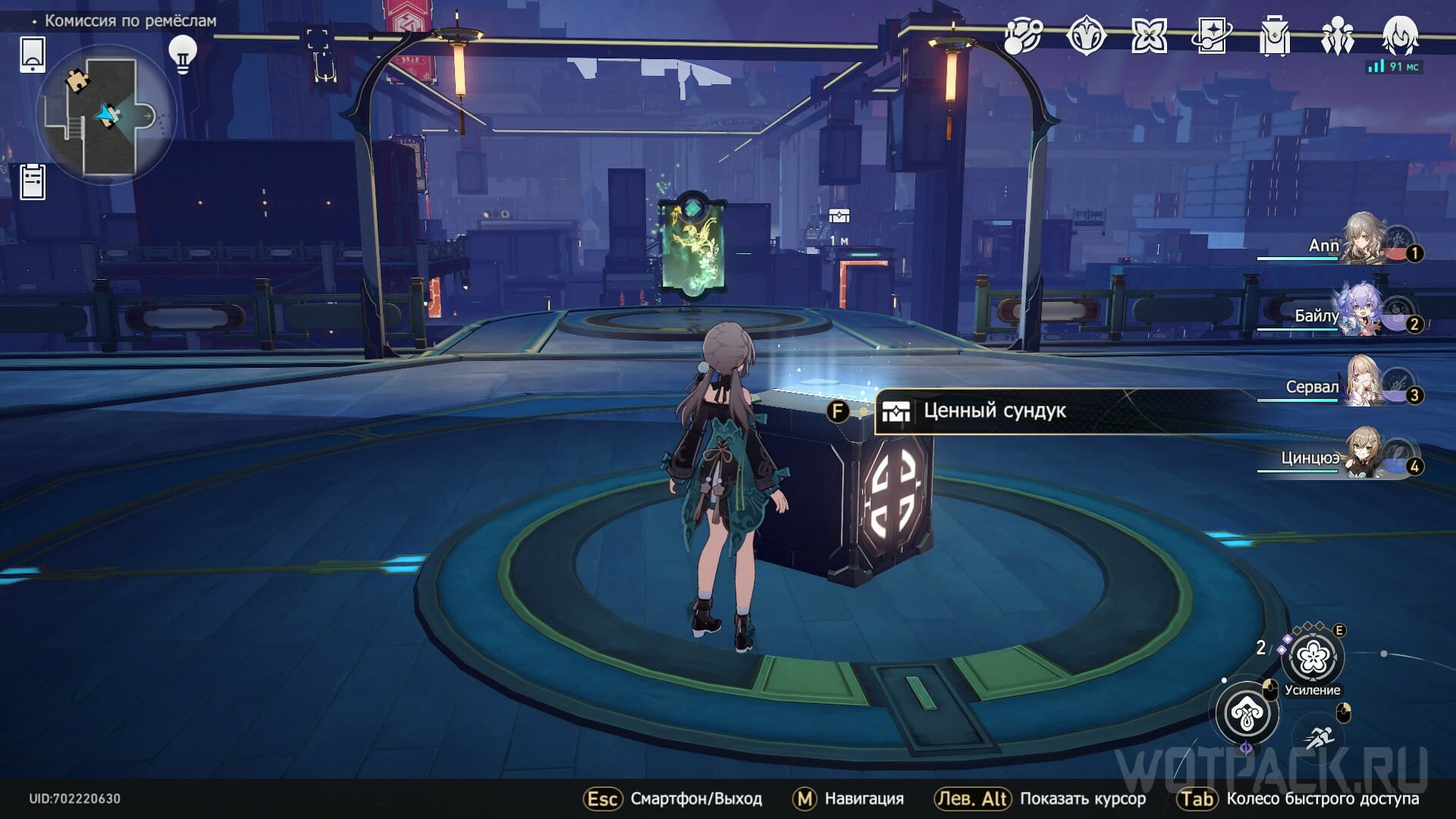Image resolution: width=1456 pixels, height=819 pixels.
Task: Open the character head profile icon
Action: (1399, 36)
